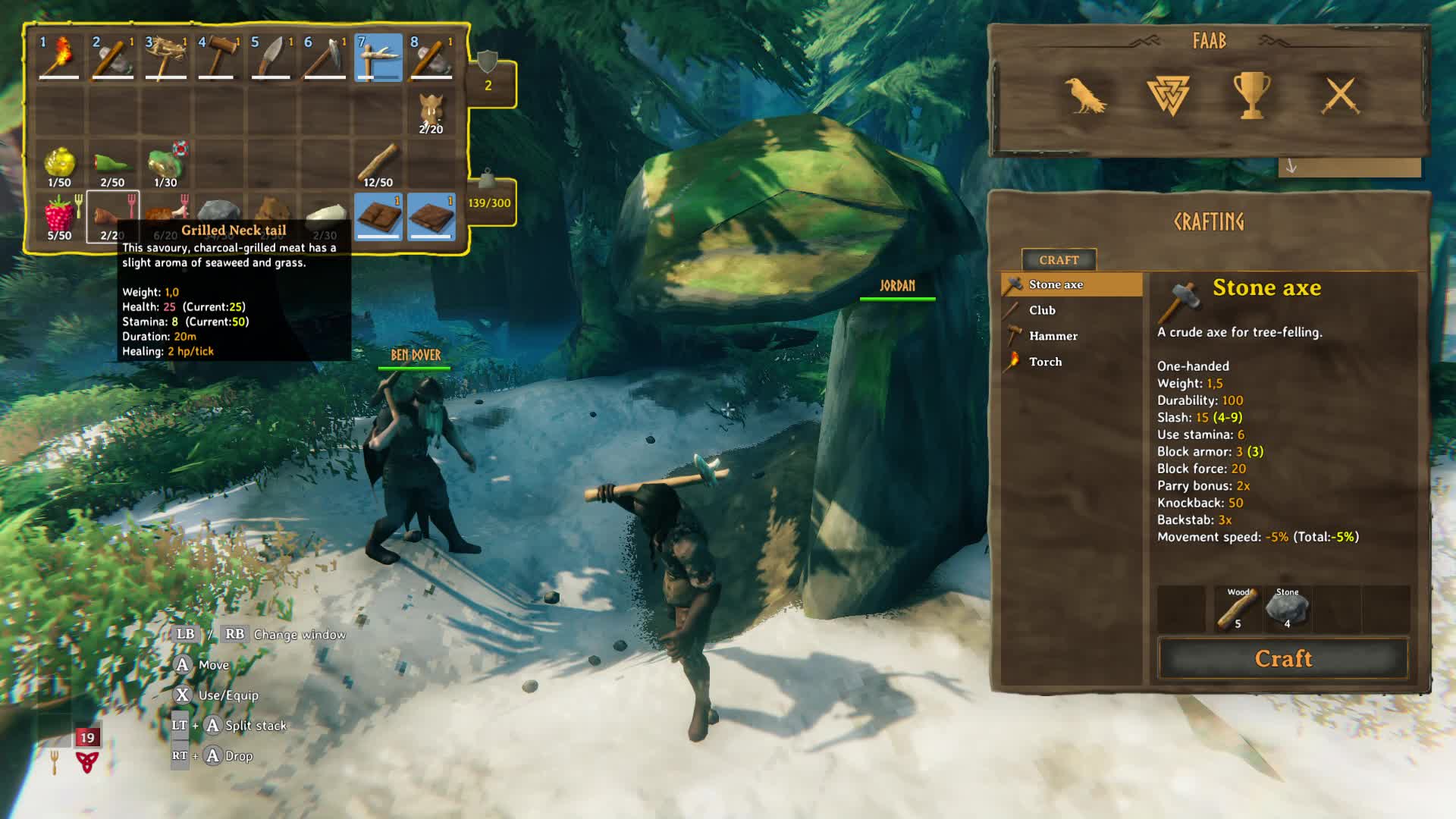Select the Grilled Neck tail slot
The height and width of the screenshot is (819, 1456).
(112, 217)
